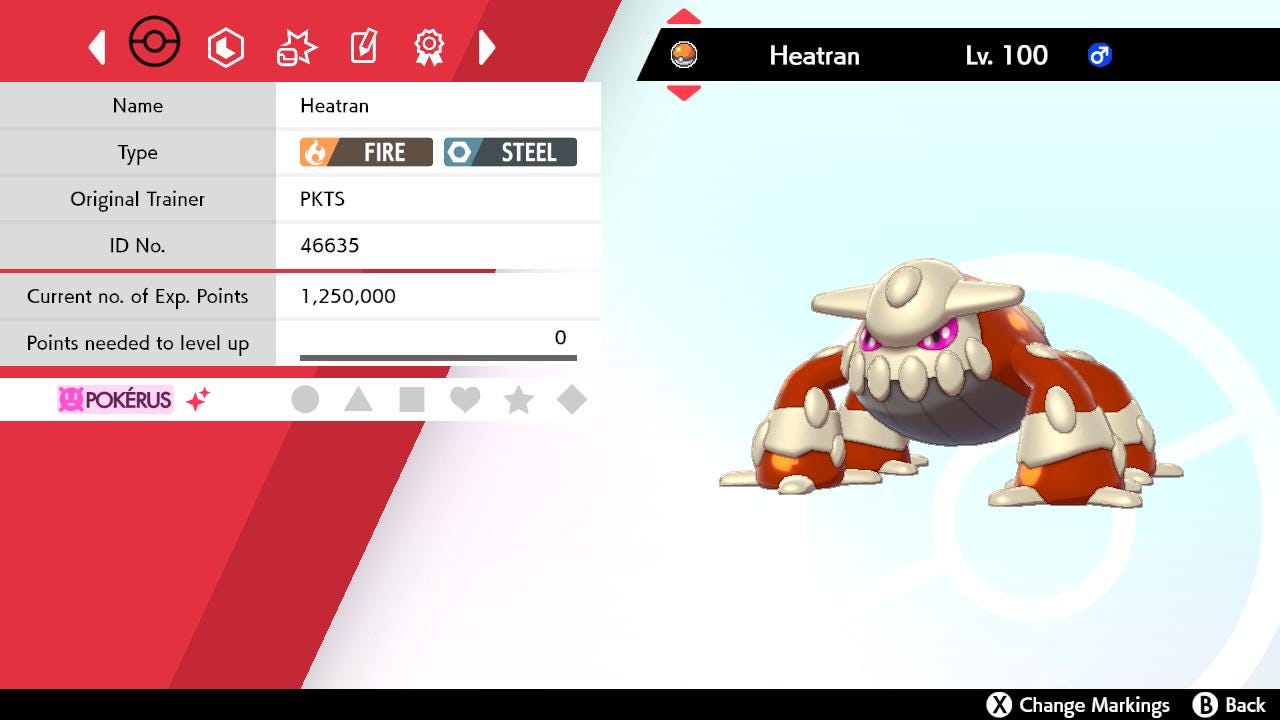Screen dimensions: 1280x720
Task: Switch to next Pokémon with down arrow
Action: [683, 93]
